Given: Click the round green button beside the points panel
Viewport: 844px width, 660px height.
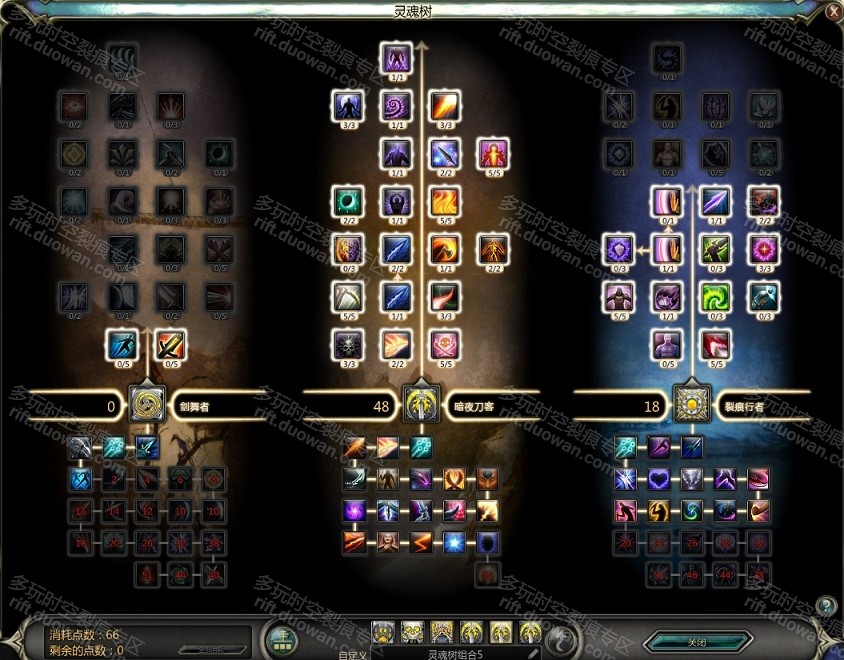Looking at the screenshot, I should [x=280, y=638].
